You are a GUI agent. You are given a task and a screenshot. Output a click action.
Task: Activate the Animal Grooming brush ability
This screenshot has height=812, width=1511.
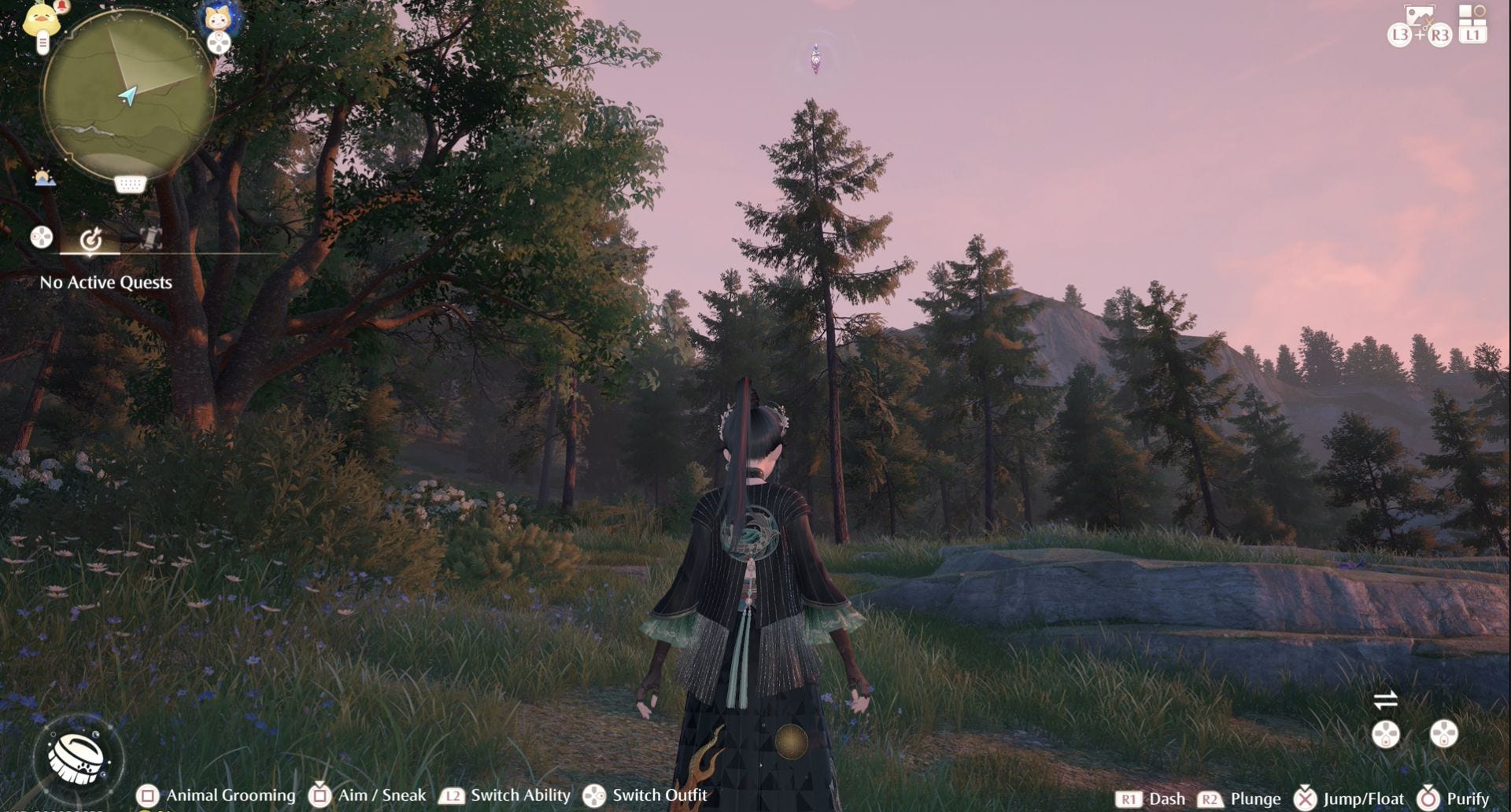coord(78,758)
